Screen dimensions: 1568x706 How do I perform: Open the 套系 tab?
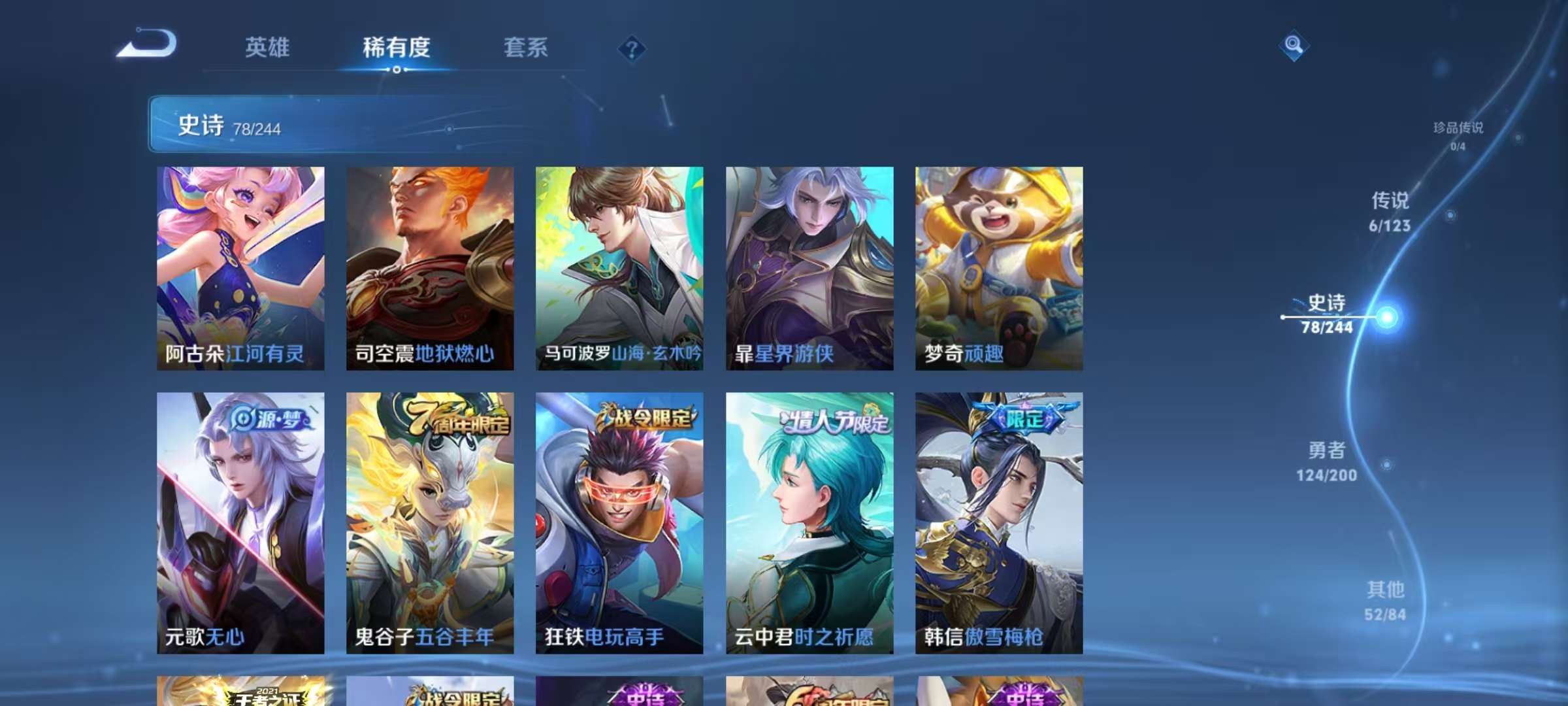click(527, 48)
